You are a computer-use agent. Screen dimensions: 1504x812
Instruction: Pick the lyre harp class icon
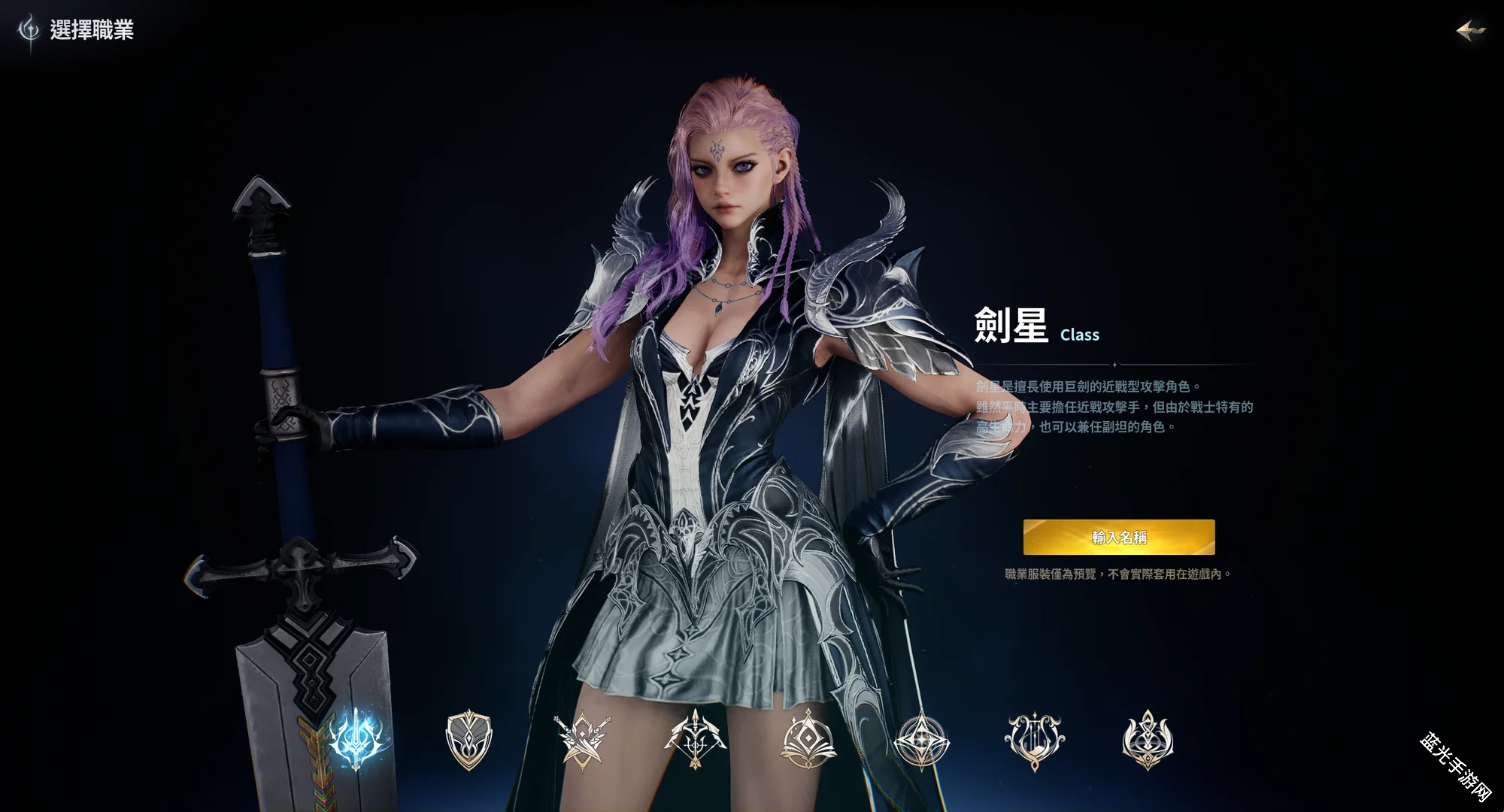pyautogui.click(x=1035, y=740)
